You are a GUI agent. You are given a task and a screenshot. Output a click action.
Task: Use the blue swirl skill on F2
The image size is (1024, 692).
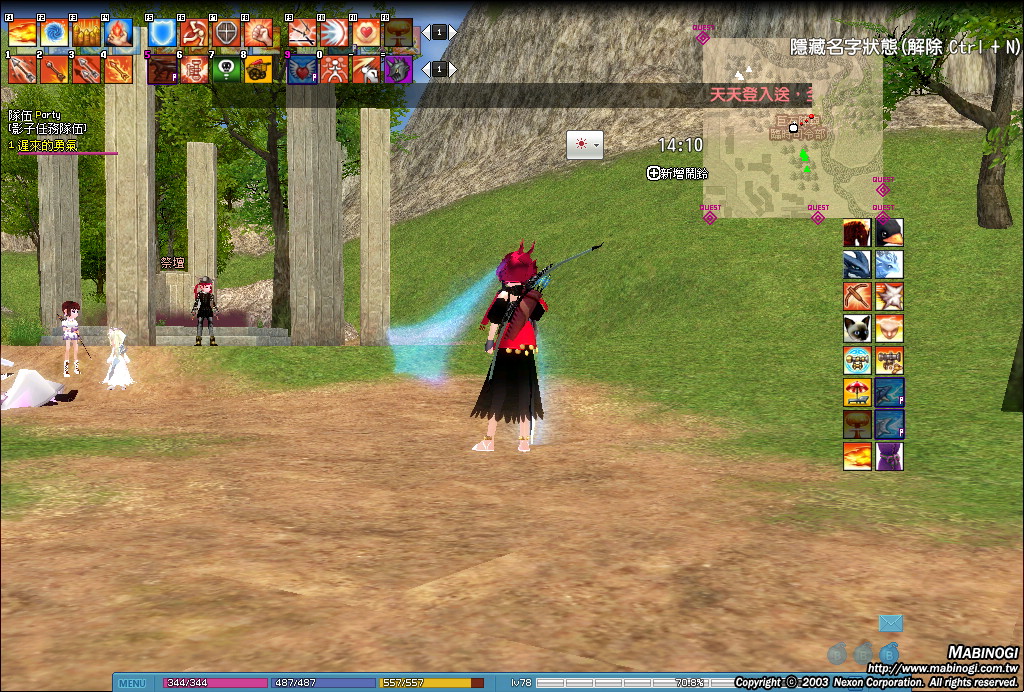click(x=54, y=32)
